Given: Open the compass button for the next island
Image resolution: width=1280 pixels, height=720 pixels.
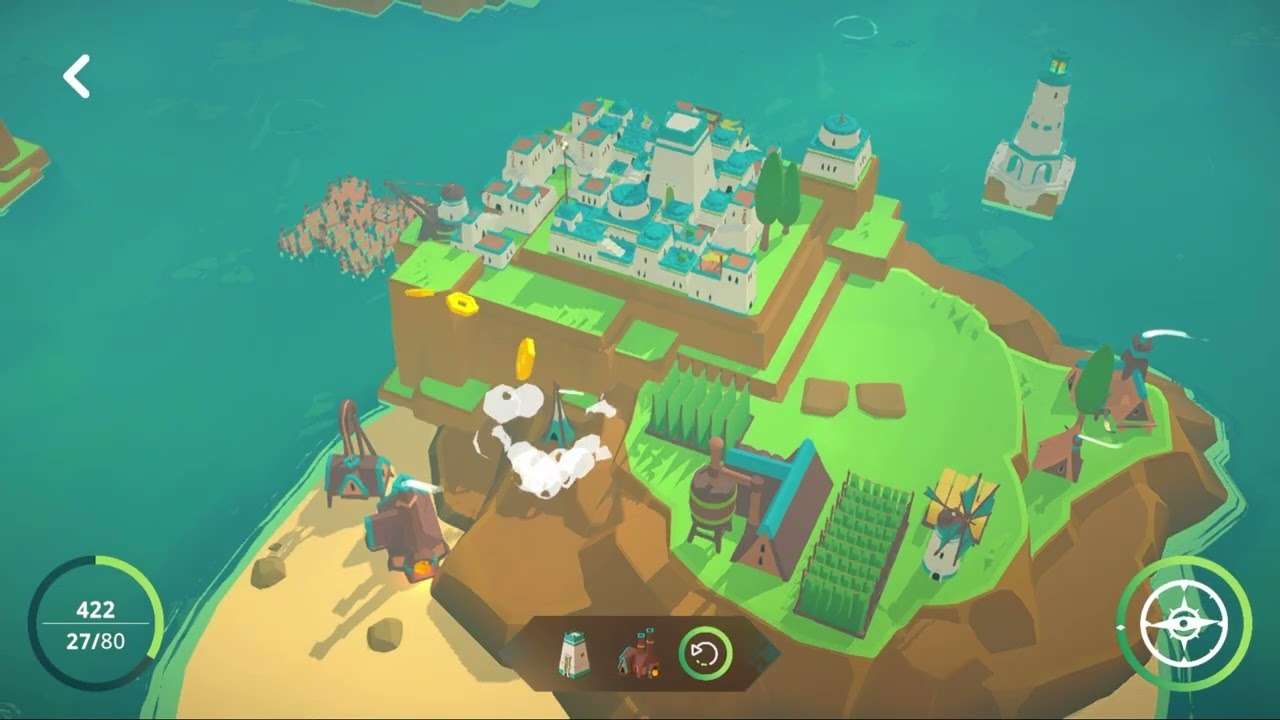Looking at the screenshot, I should tap(1184, 623).
